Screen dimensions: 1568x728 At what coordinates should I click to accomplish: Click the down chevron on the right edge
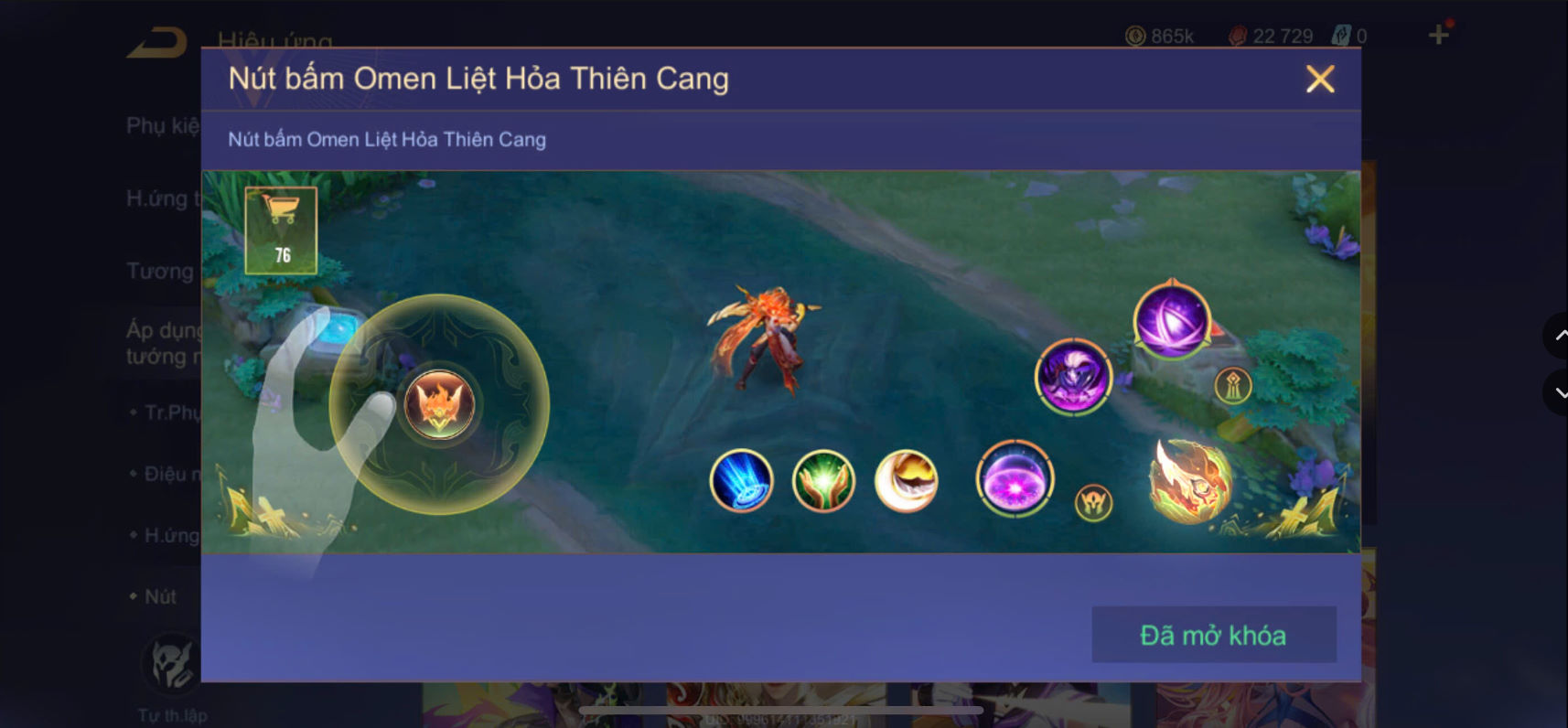(x=1560, y=393)
